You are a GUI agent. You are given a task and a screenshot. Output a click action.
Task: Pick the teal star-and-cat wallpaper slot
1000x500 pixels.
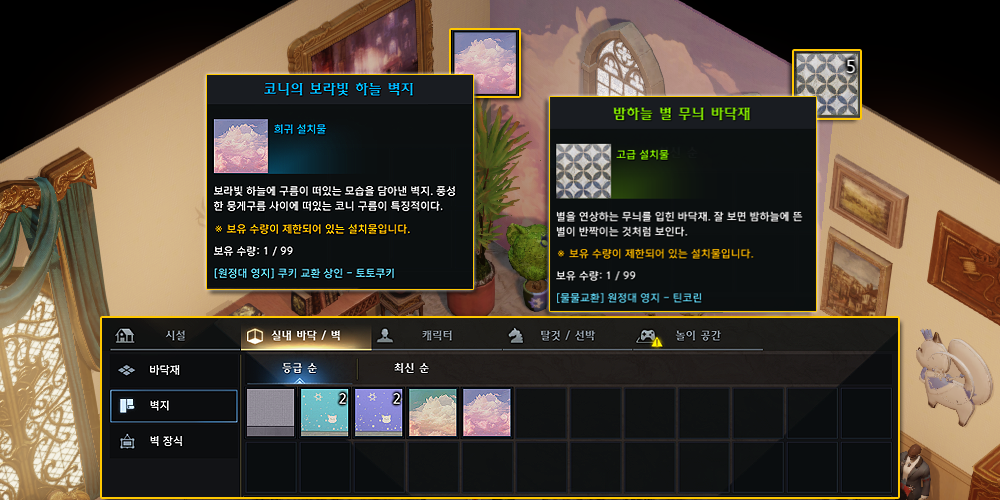pos(325,413)
